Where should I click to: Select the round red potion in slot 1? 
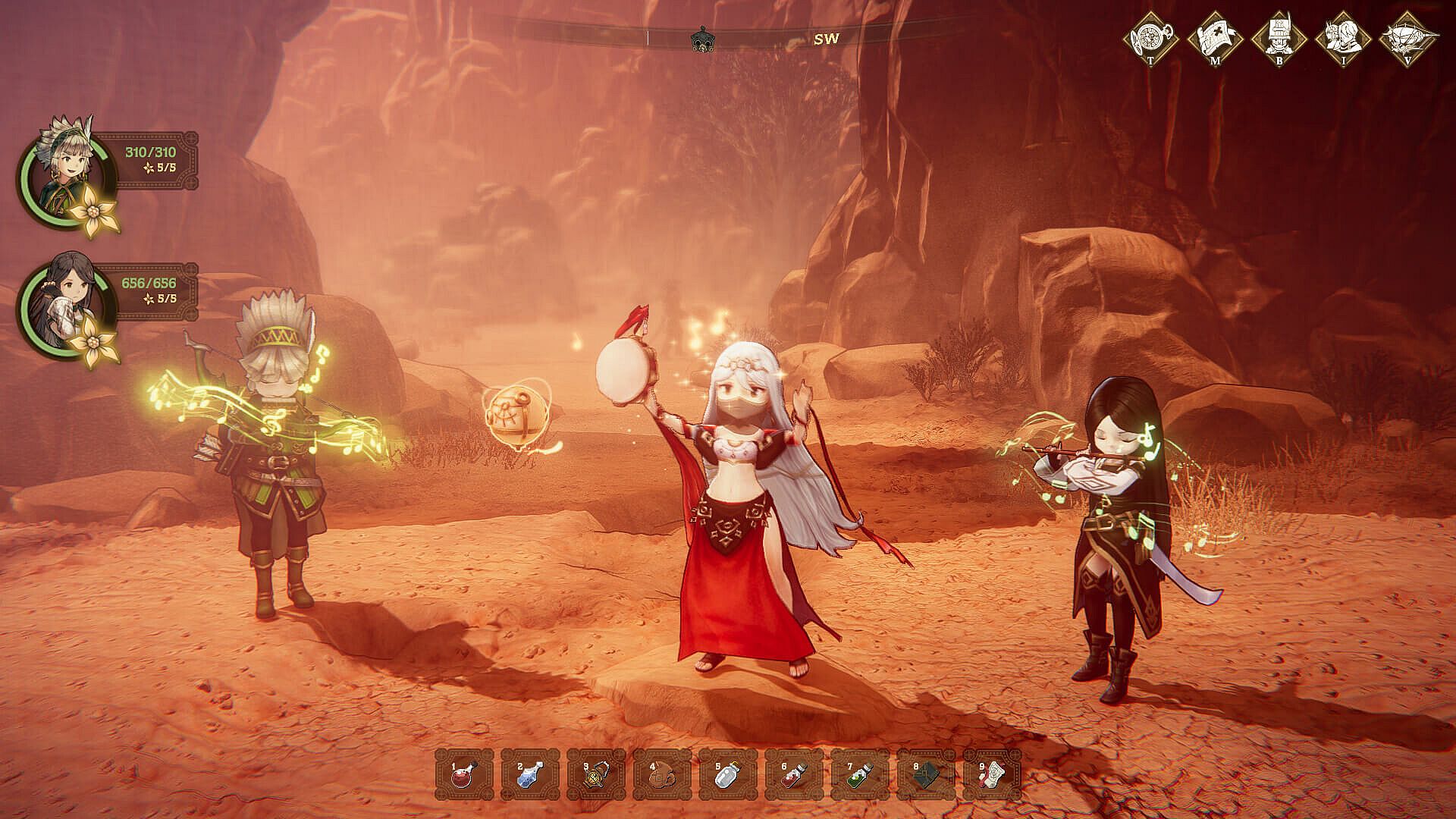click(x=464, y=775)
